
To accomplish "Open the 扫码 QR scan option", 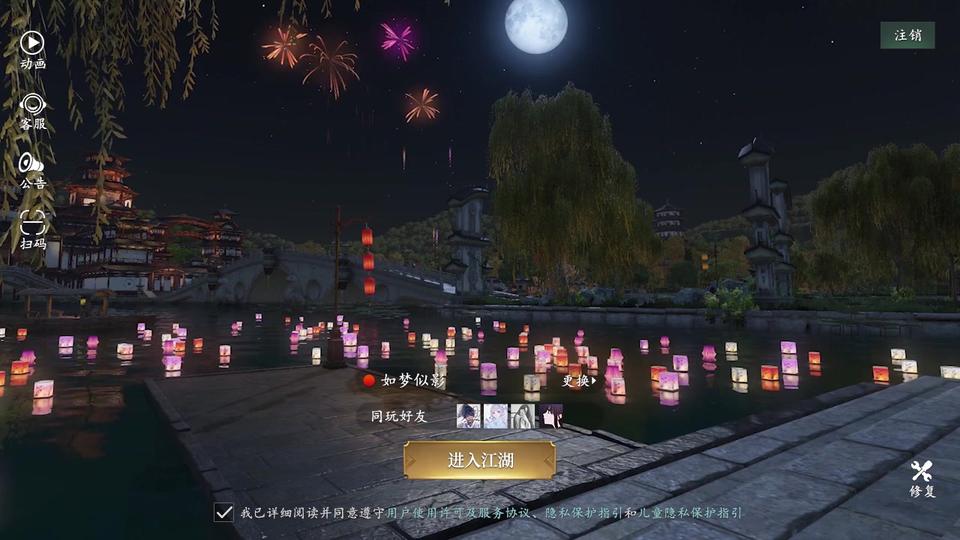I will (x=32, y=229).
